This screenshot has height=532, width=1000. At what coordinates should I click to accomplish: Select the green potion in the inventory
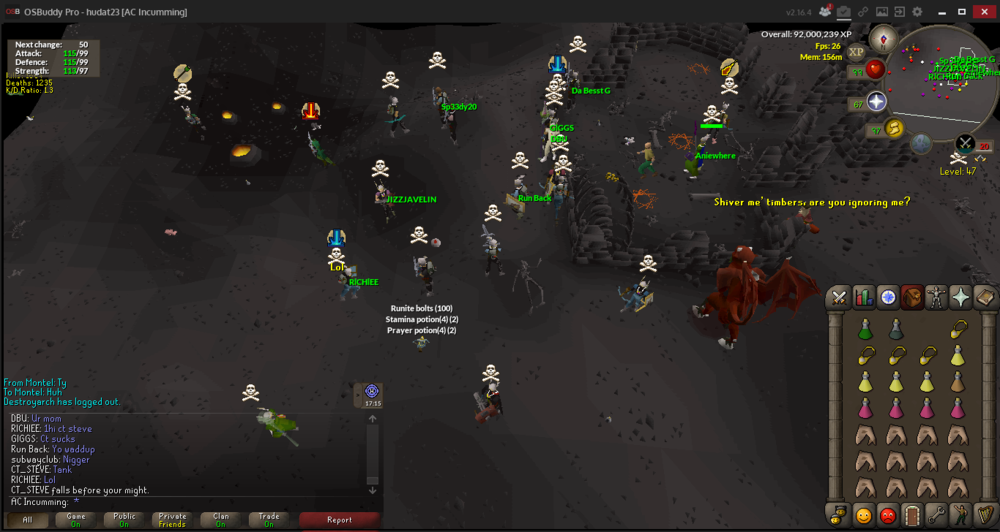(x=864, y=329)
